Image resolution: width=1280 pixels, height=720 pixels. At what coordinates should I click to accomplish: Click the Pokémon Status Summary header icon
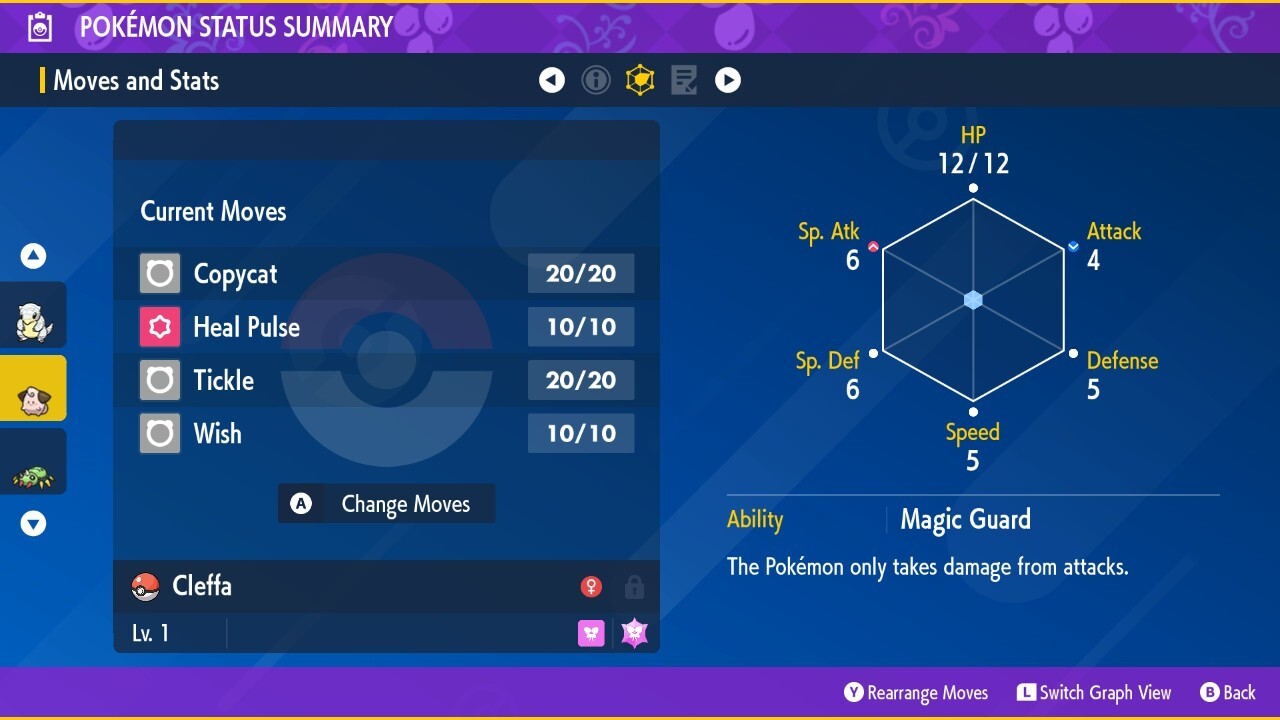(x=38, y=27)
